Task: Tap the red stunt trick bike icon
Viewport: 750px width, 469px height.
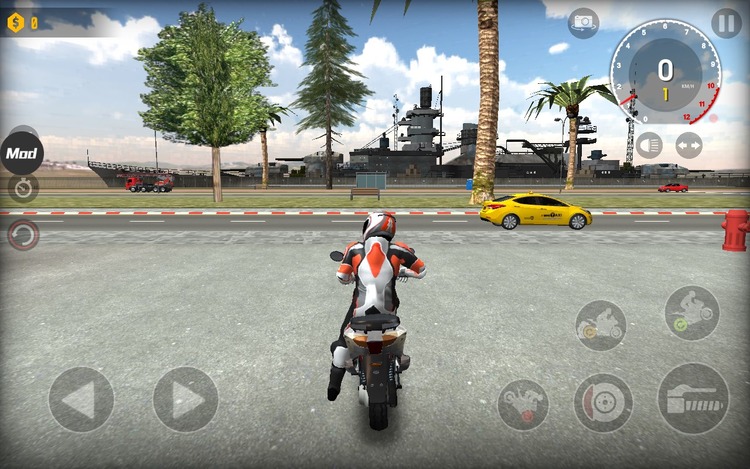Action: click(x=522, y=404)
